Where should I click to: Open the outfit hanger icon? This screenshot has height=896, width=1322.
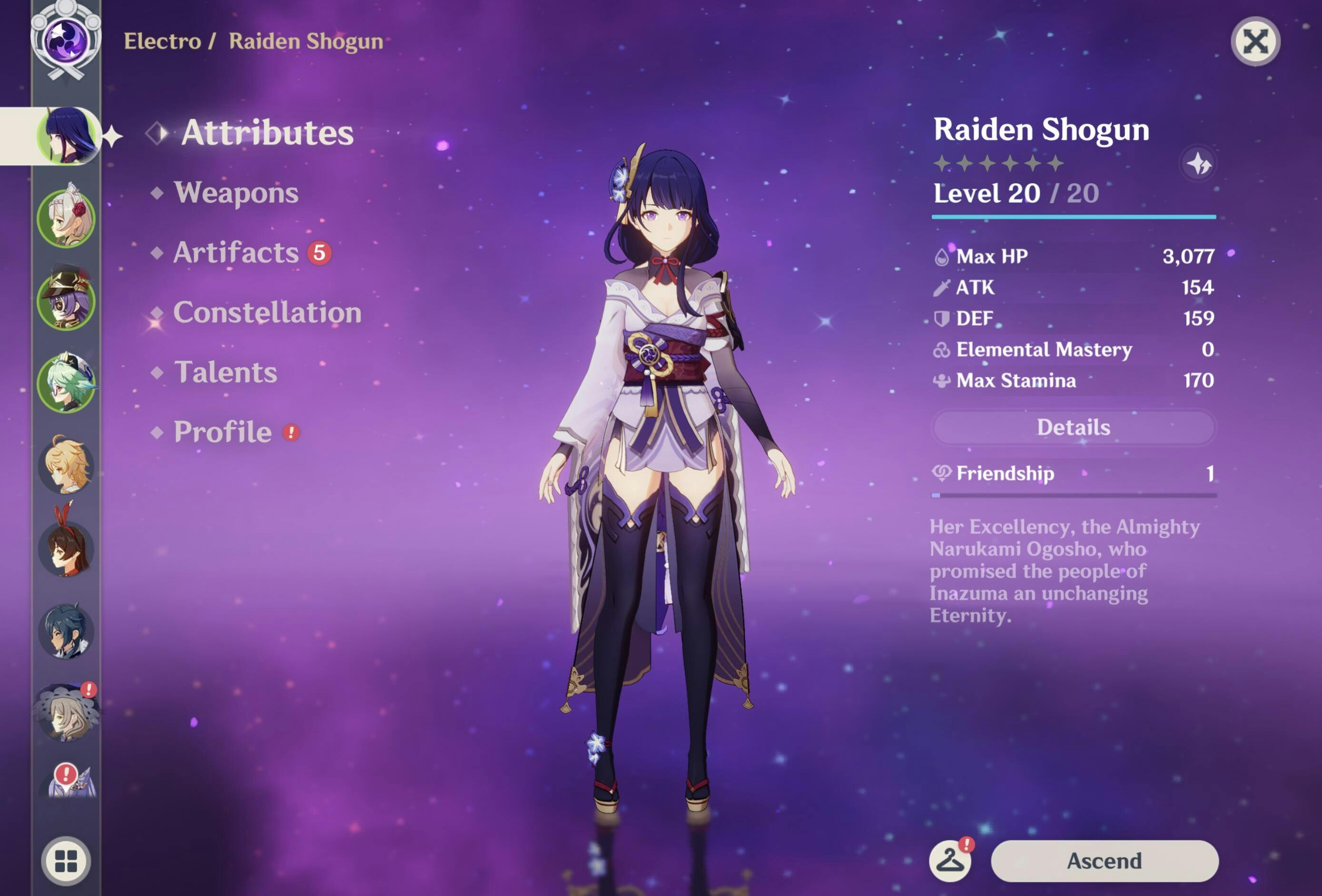(x=950, y=861)
